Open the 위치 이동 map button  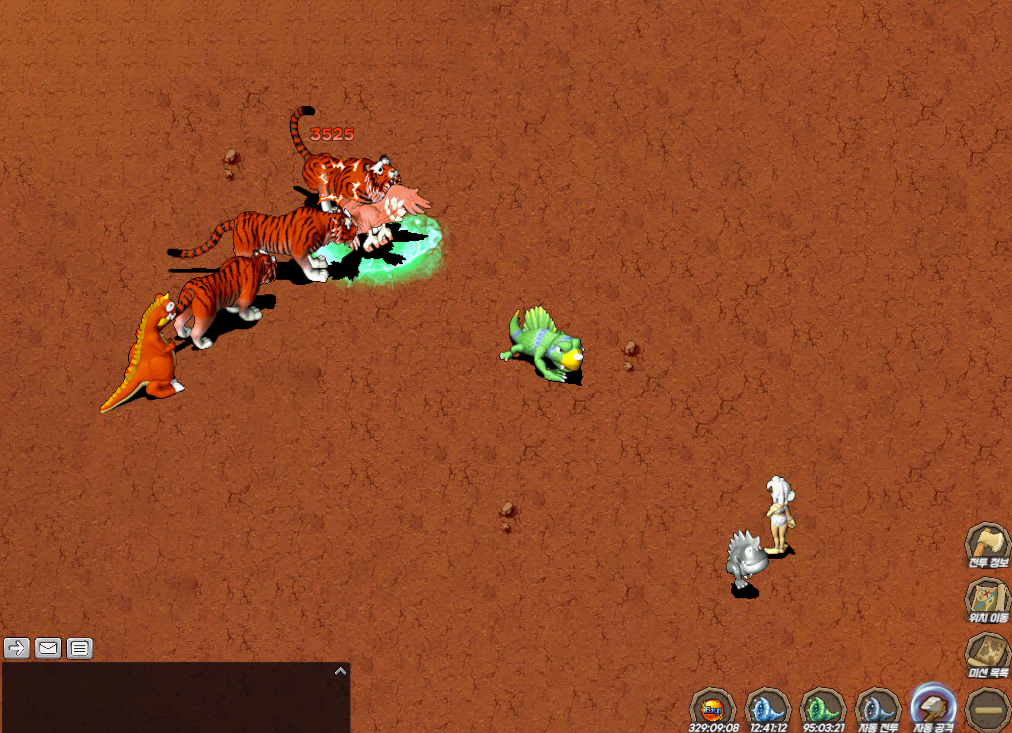click(x=987, y=599)
